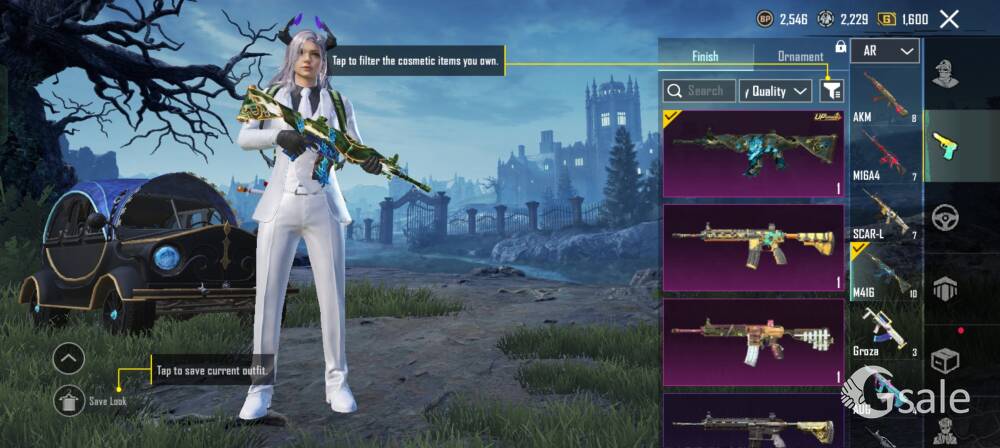
Task: Open the vehicle steering wheel category
Action: click(945, 217)
